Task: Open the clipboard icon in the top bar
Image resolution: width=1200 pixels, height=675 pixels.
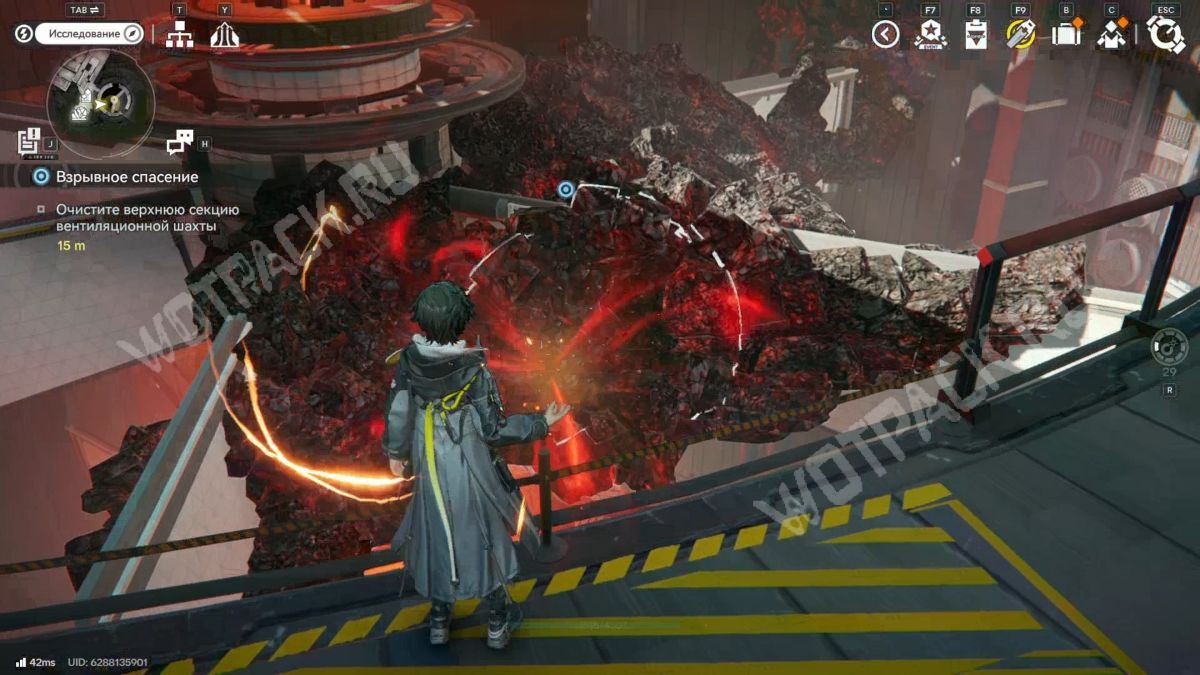Action: 975,35
